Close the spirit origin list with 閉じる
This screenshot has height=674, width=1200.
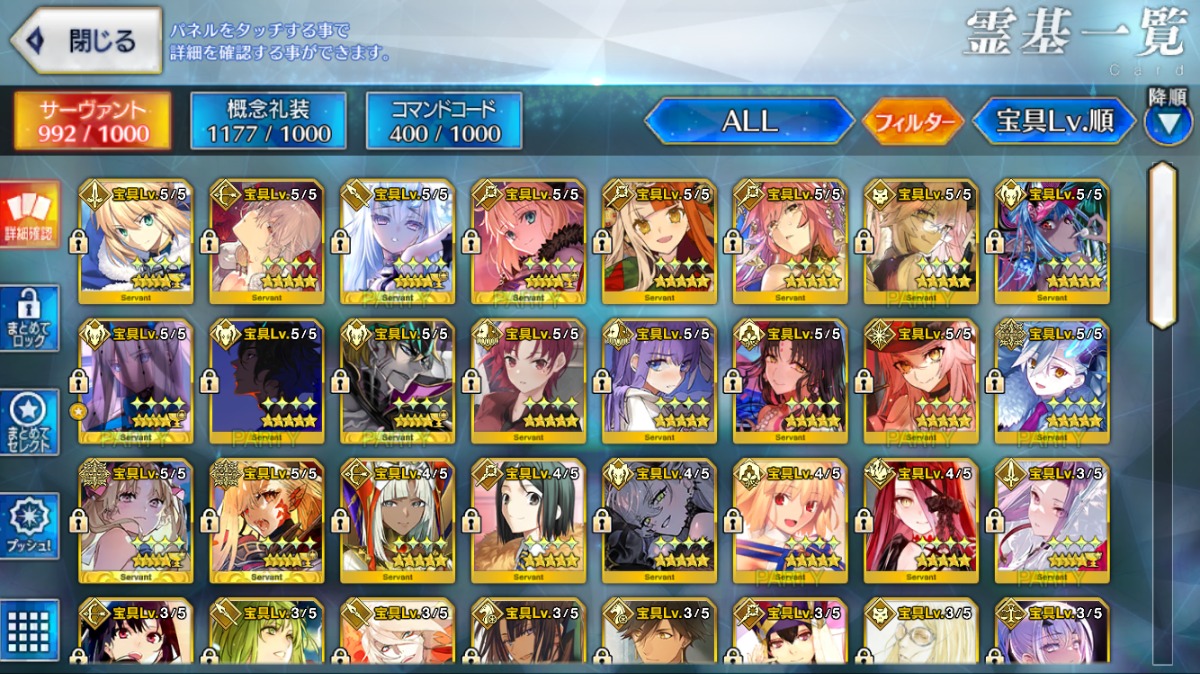coord(86,41)
